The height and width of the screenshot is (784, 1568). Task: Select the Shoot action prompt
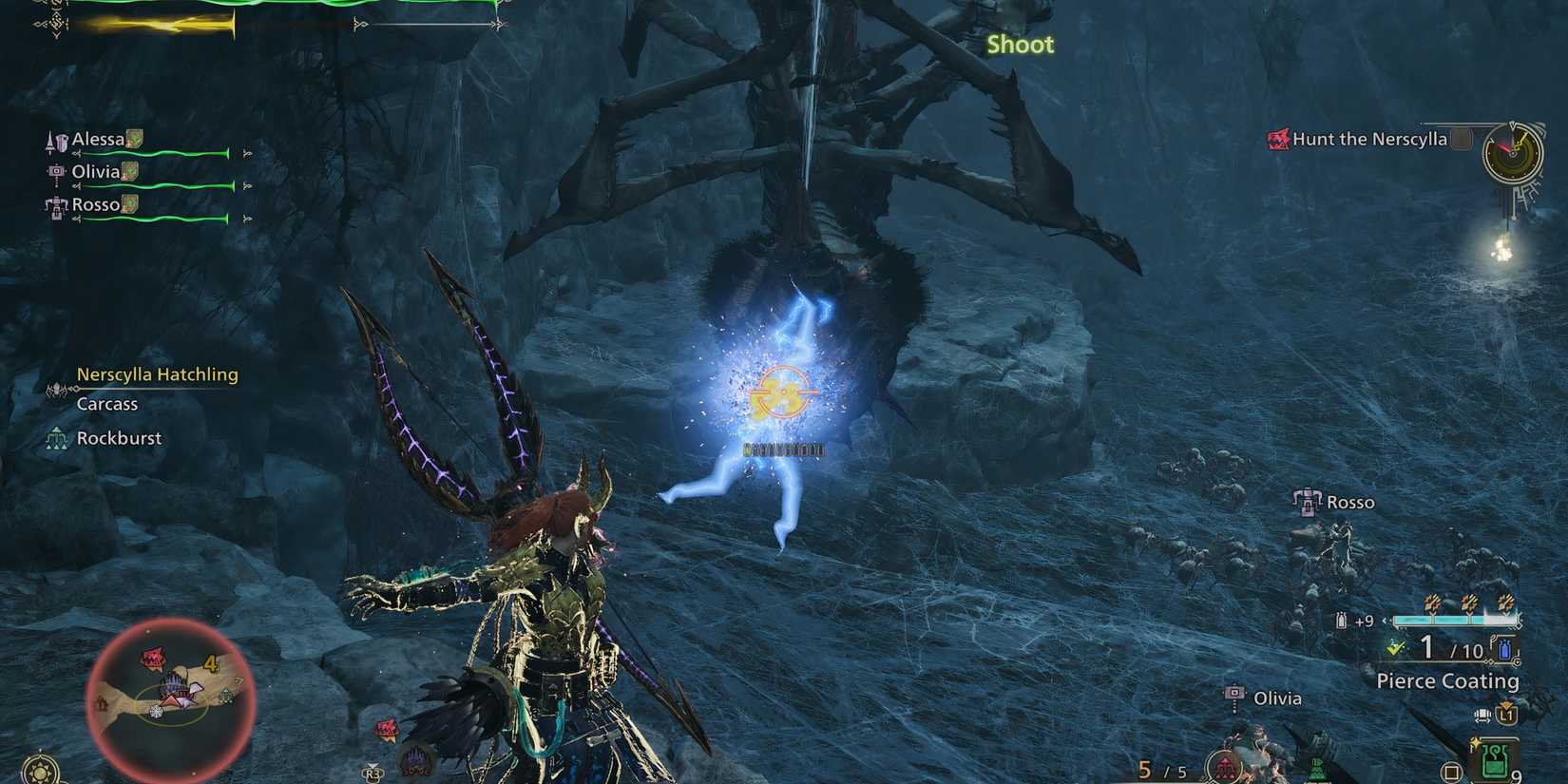[x=1019, y=45]
